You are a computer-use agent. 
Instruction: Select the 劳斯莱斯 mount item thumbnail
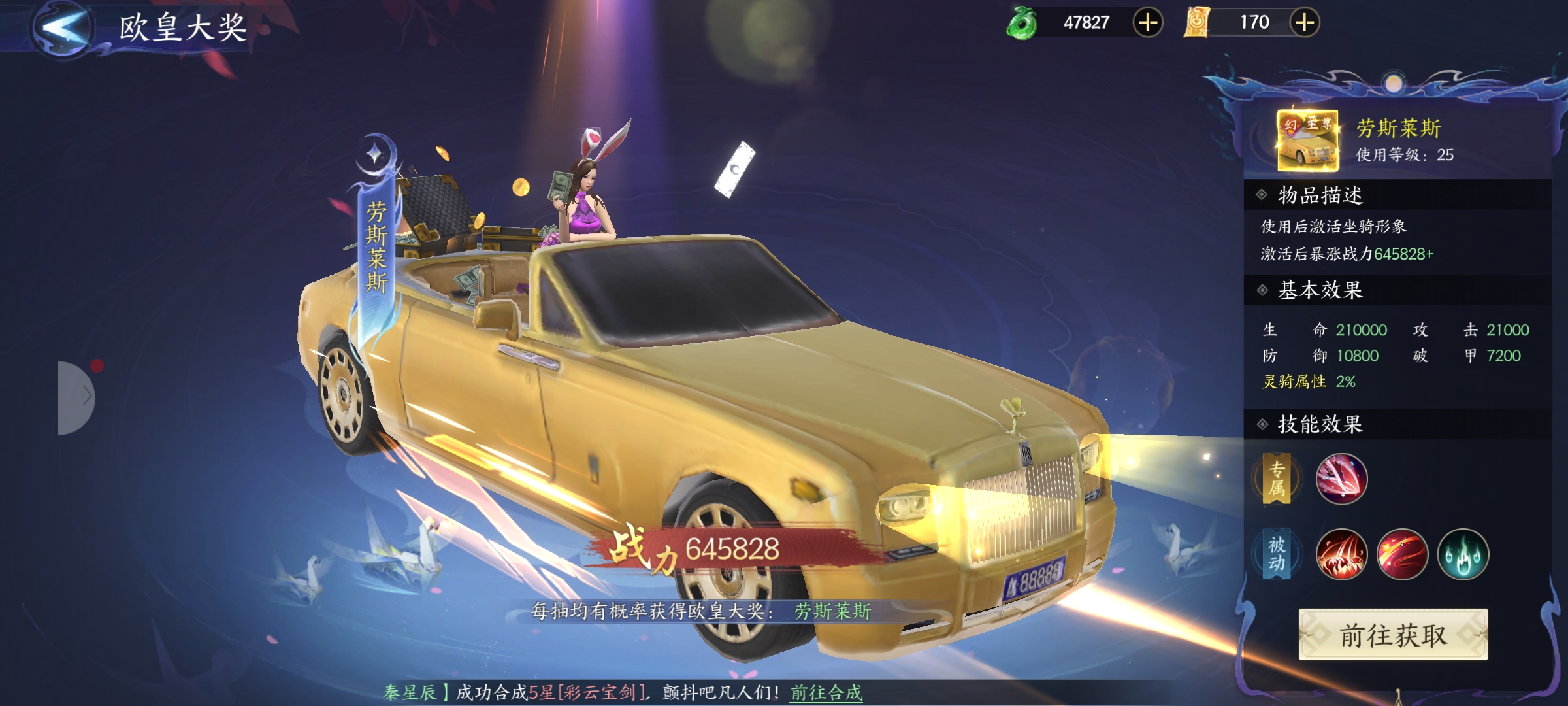pos(1307,141)
